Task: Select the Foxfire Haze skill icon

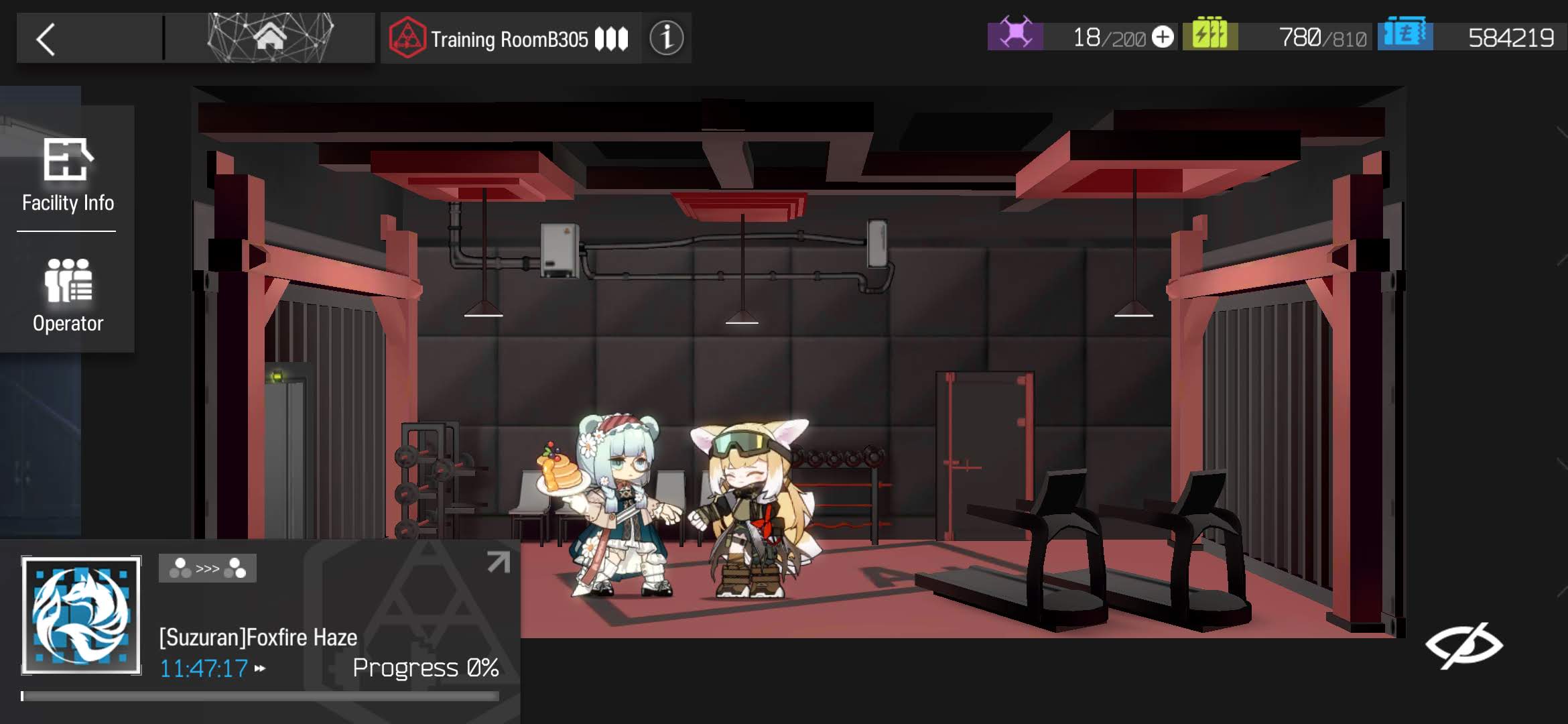Action: pos(81,615)
